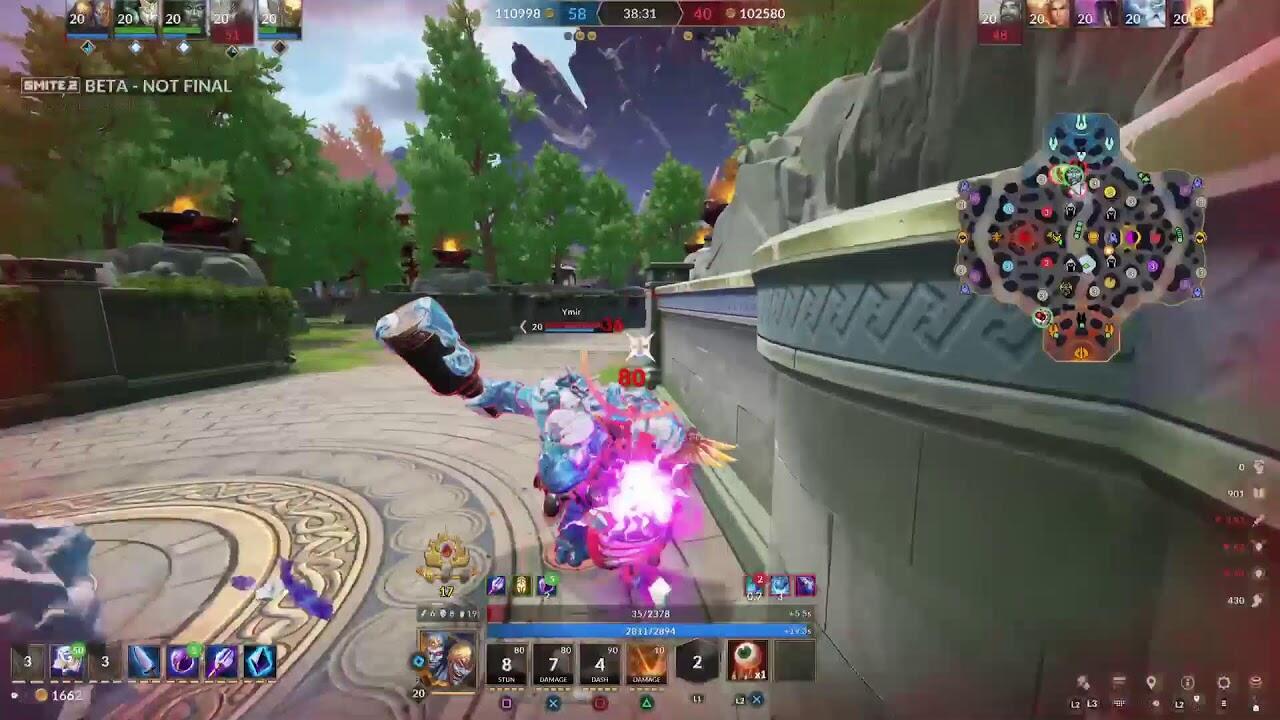Select the purple orb item slot
This screenshot has width=1280, height=720.
[x=183, y=661]
